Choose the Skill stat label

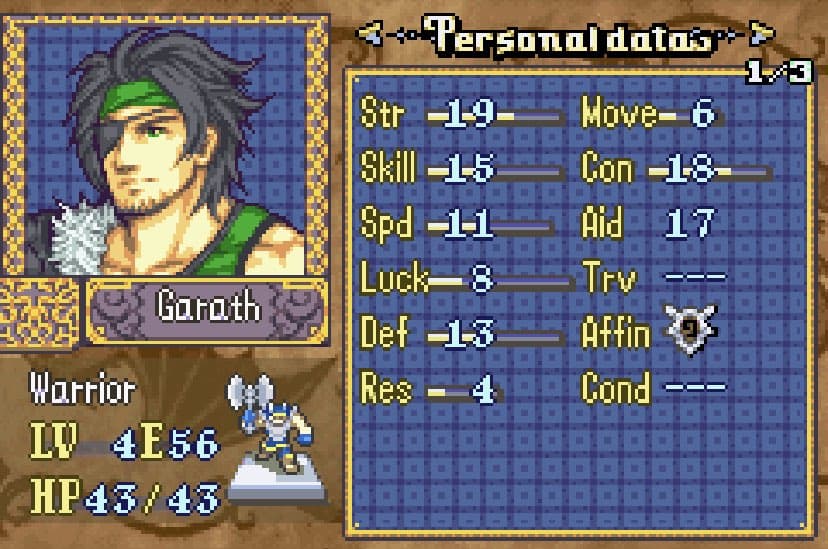tap(387, 169)
